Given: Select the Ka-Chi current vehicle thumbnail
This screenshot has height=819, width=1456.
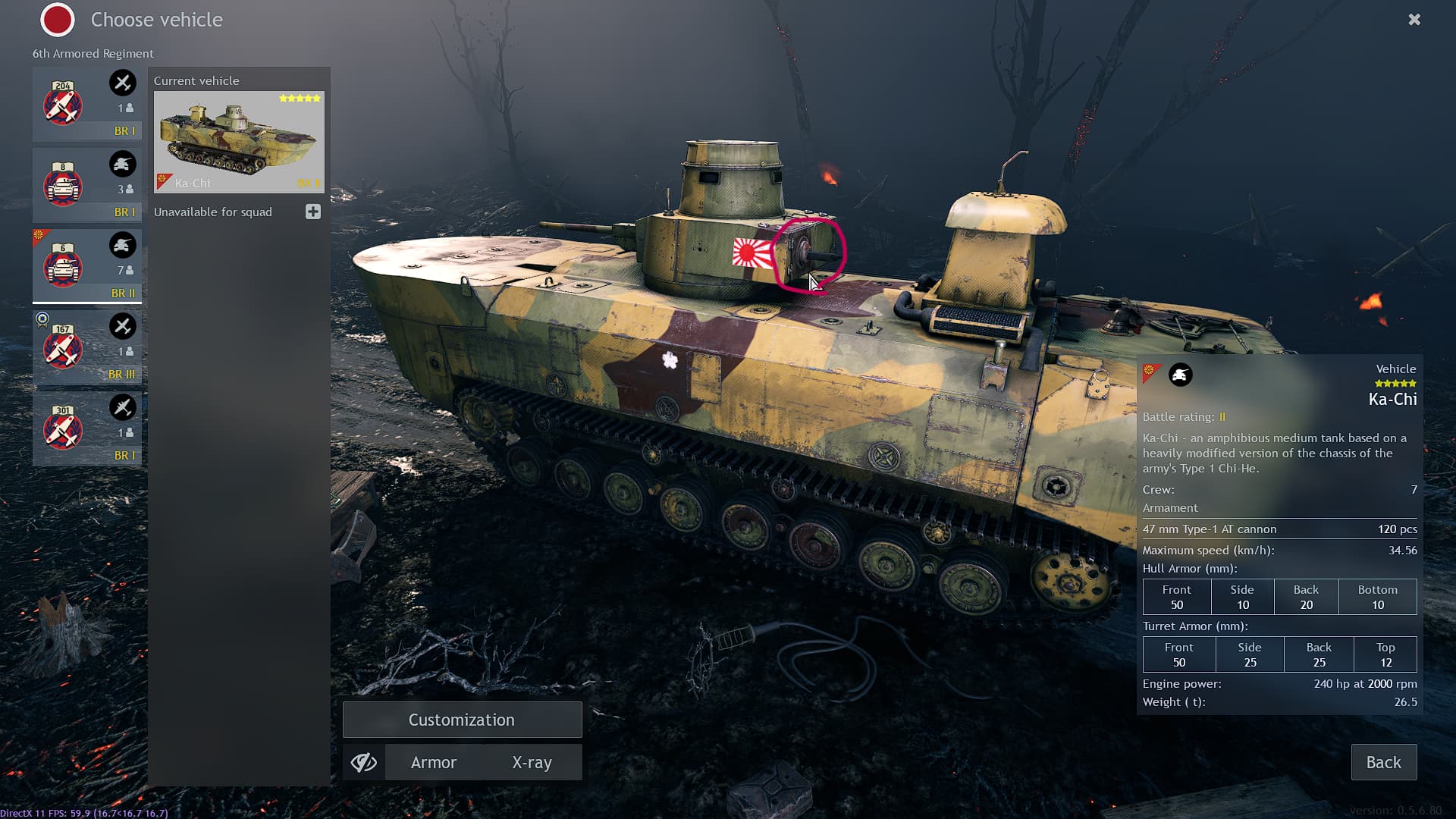Looking at the screenshot, I should (239, 142).
